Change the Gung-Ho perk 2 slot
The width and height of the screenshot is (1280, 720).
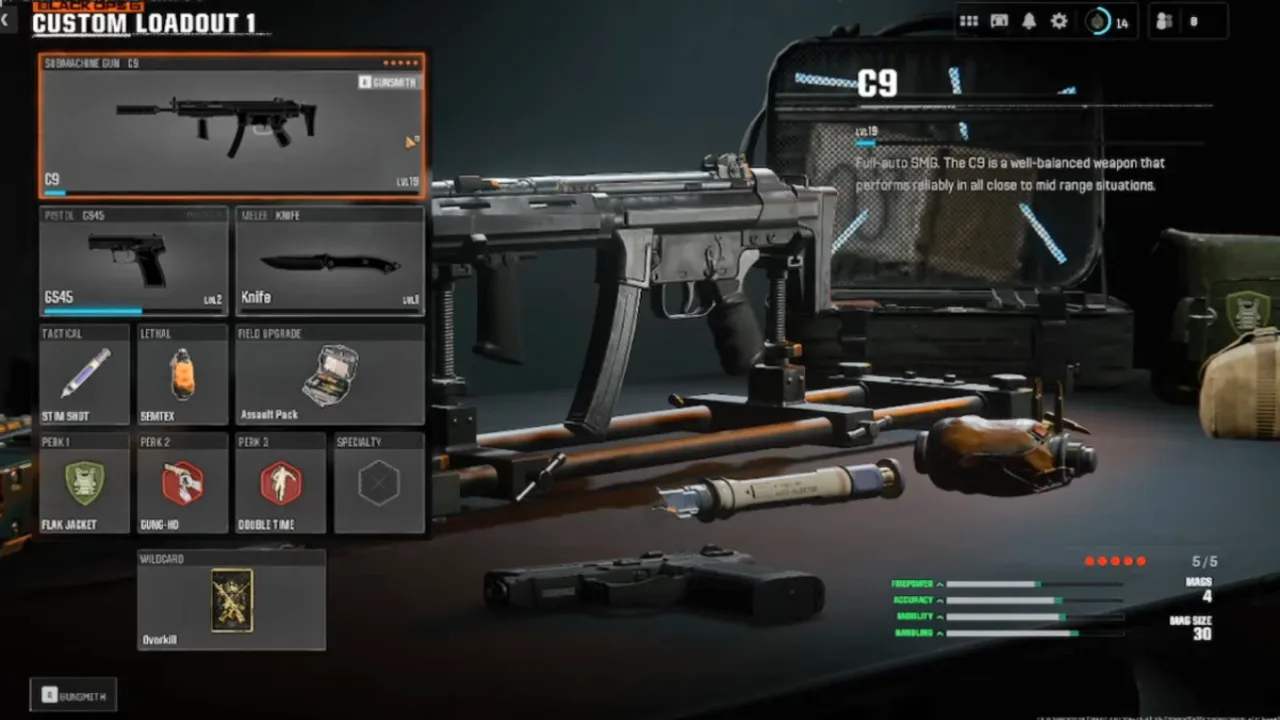pyautogui.click(x=183, y=483)
